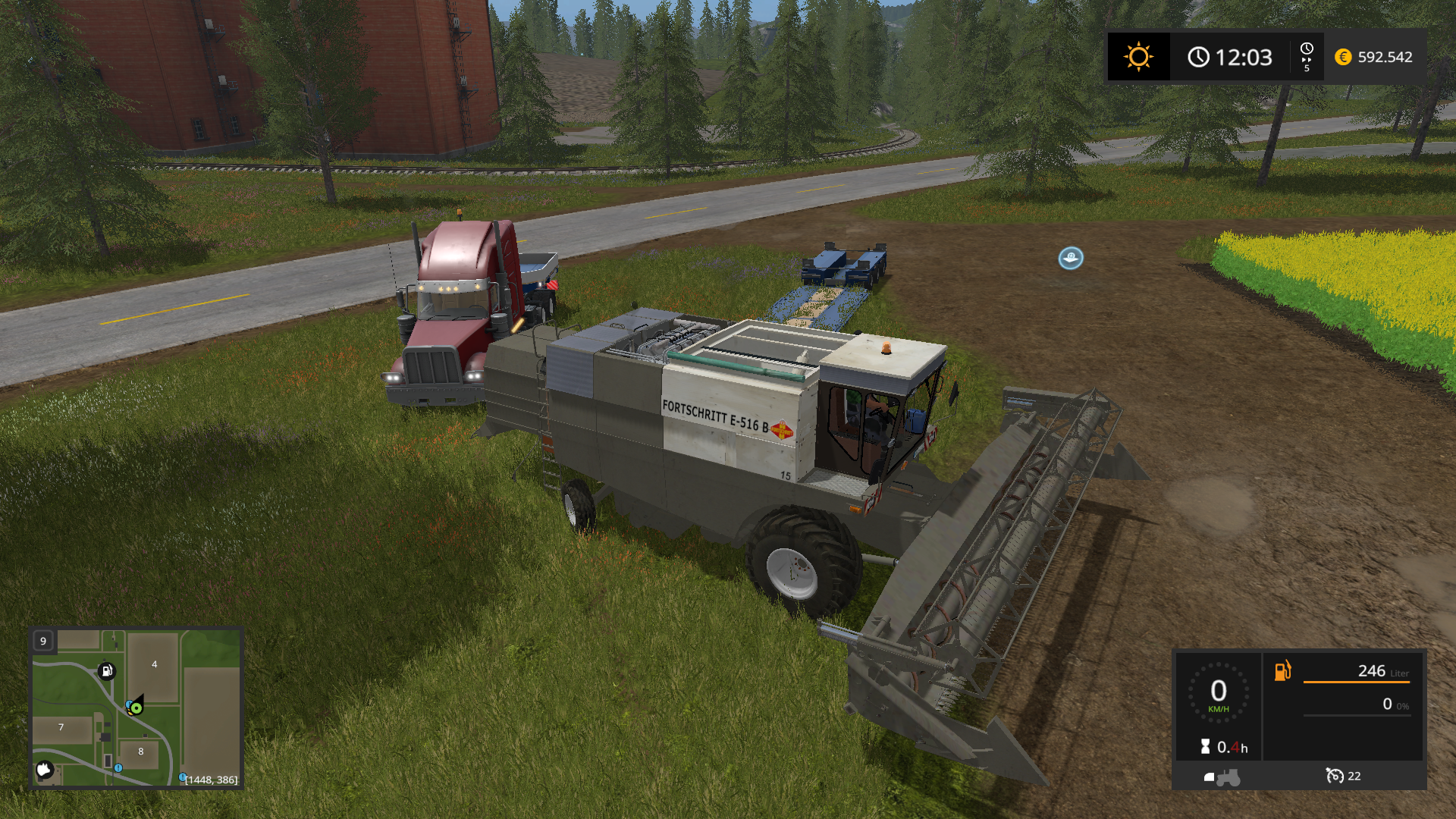1456x819 pixels.
Task: Toggle the cruise control speed icon
Action: click(x=1334, y=776)
